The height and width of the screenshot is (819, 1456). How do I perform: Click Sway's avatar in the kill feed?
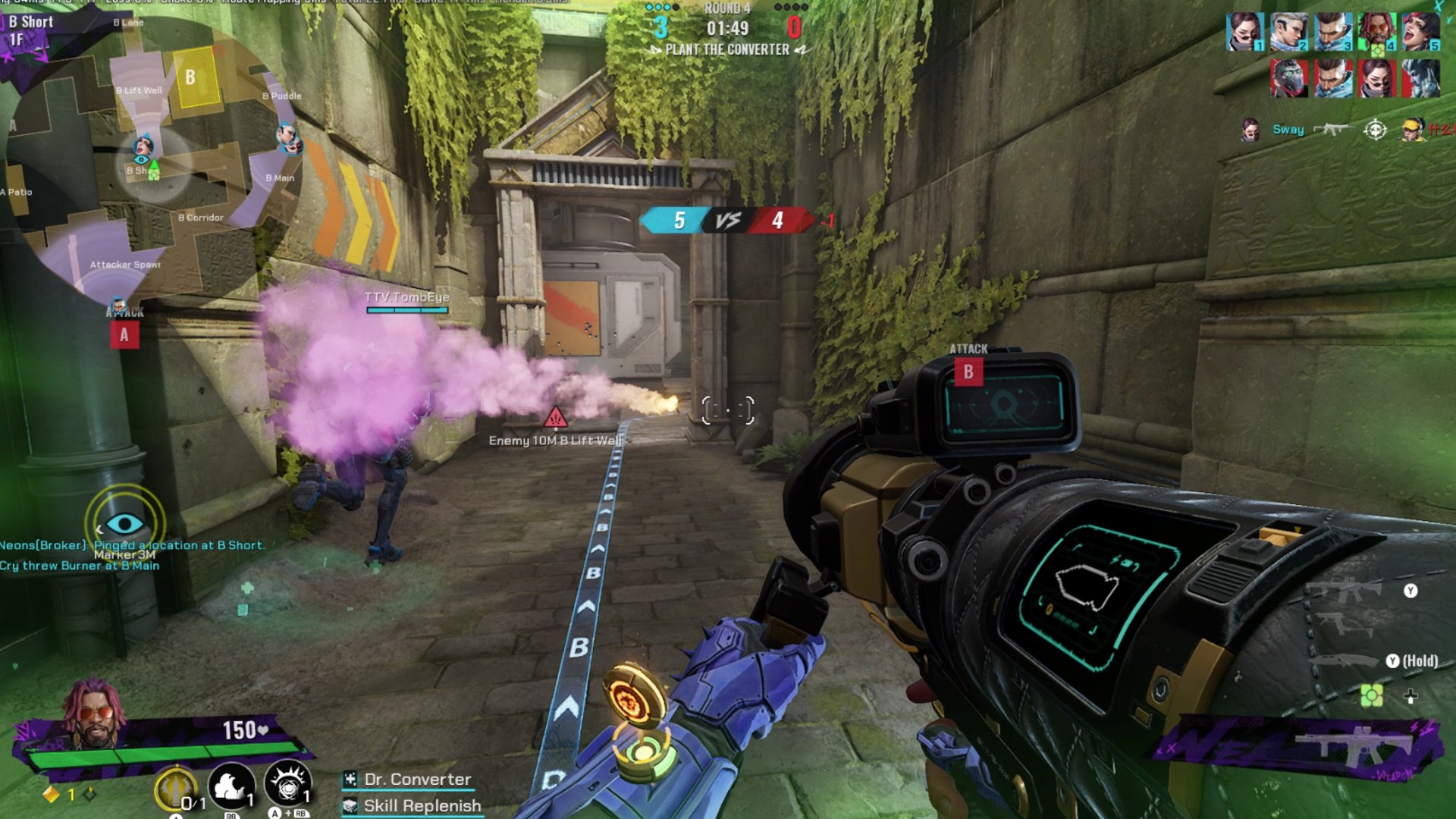(1251, 129)
